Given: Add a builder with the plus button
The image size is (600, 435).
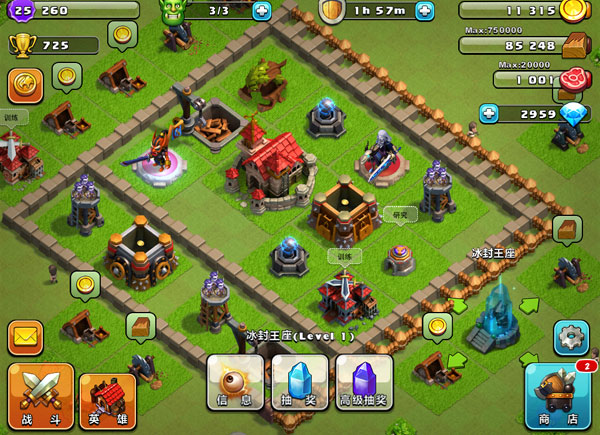Looking at the screenshot, I should pyautogui.click(x=262, y=11).
